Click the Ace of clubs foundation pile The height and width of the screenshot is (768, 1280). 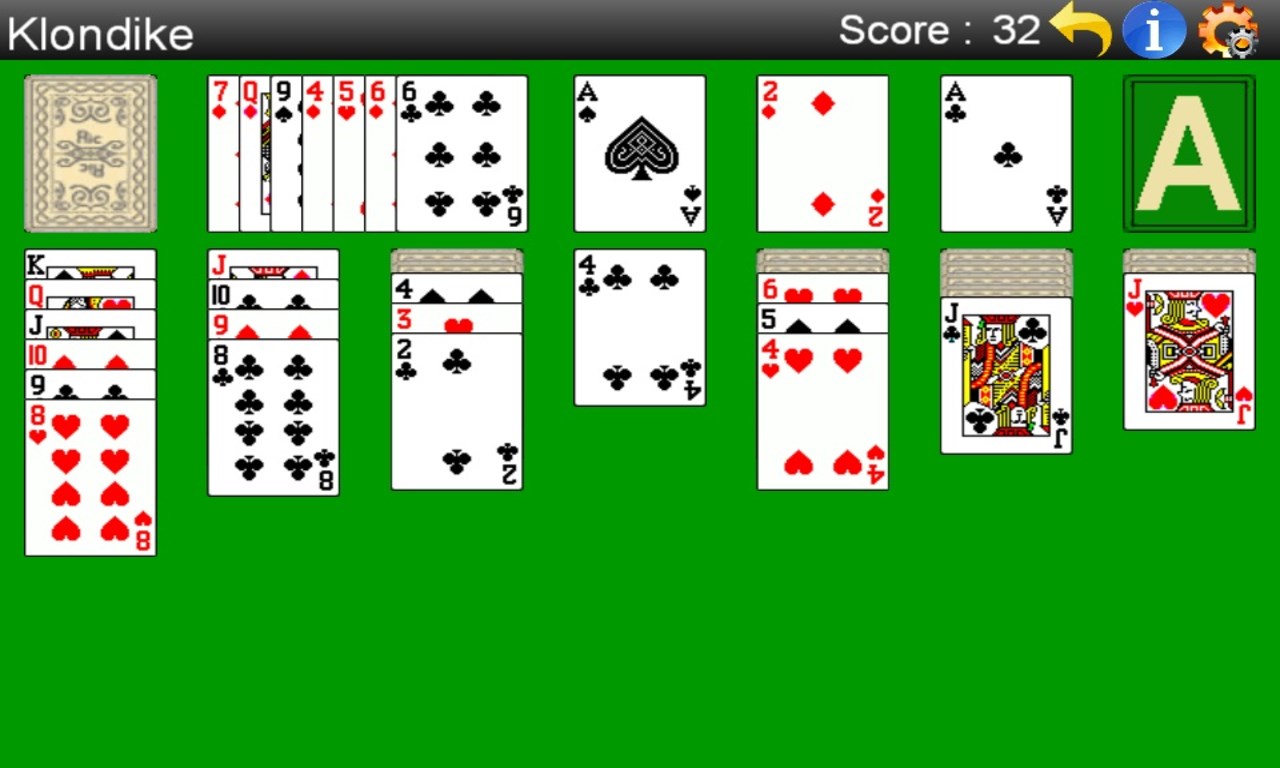1006,153
